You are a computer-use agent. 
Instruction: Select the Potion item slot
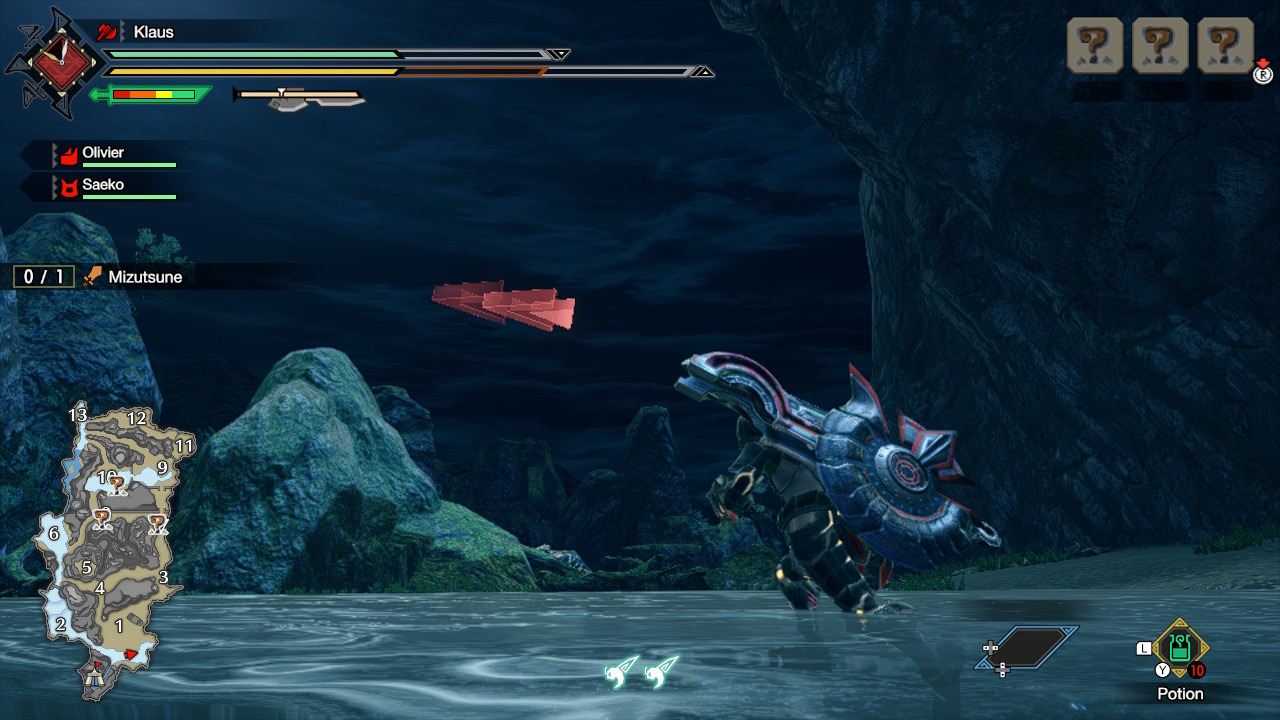click(1180, 650)
